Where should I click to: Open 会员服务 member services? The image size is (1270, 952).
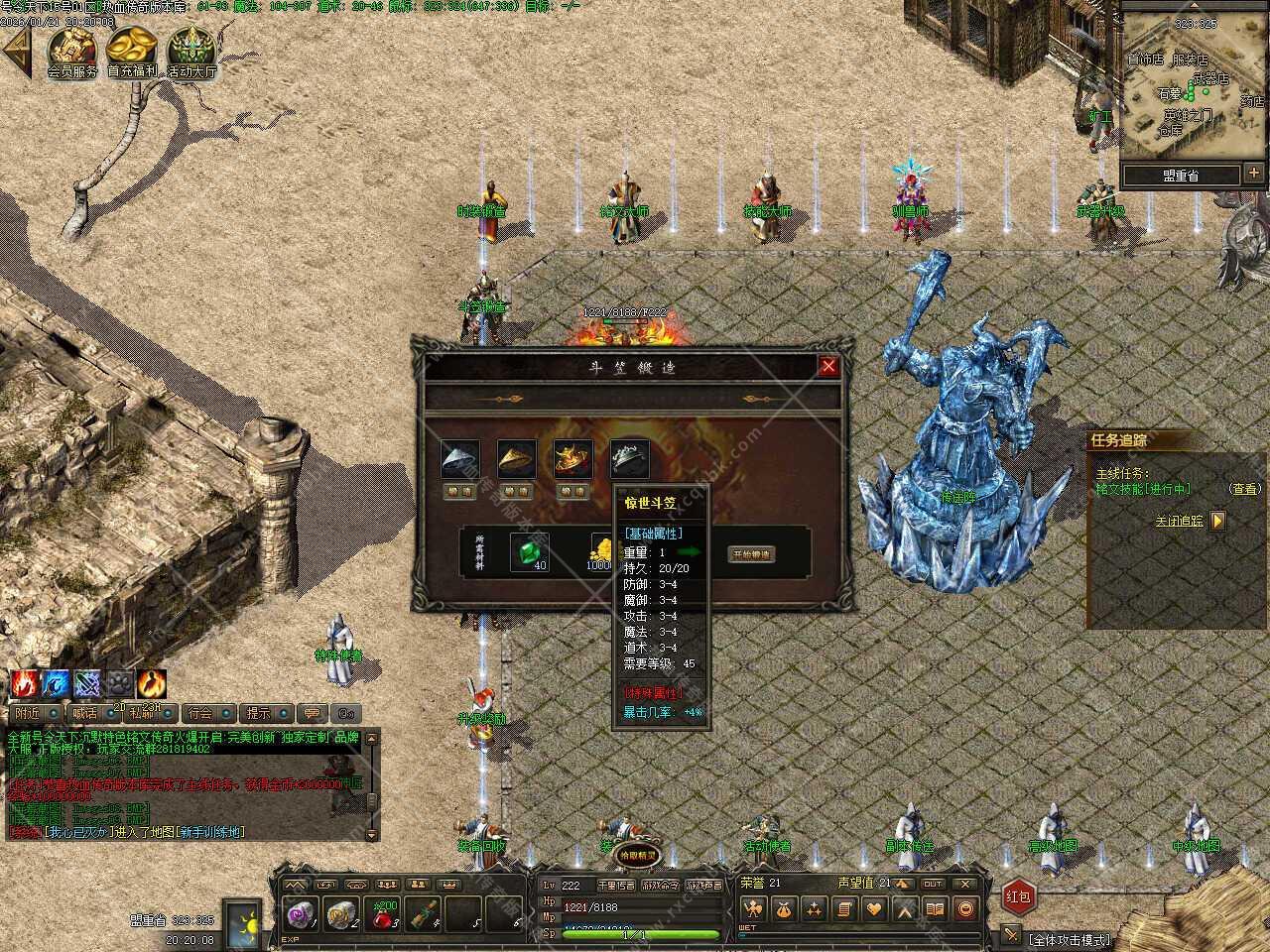tap(72, 50)
